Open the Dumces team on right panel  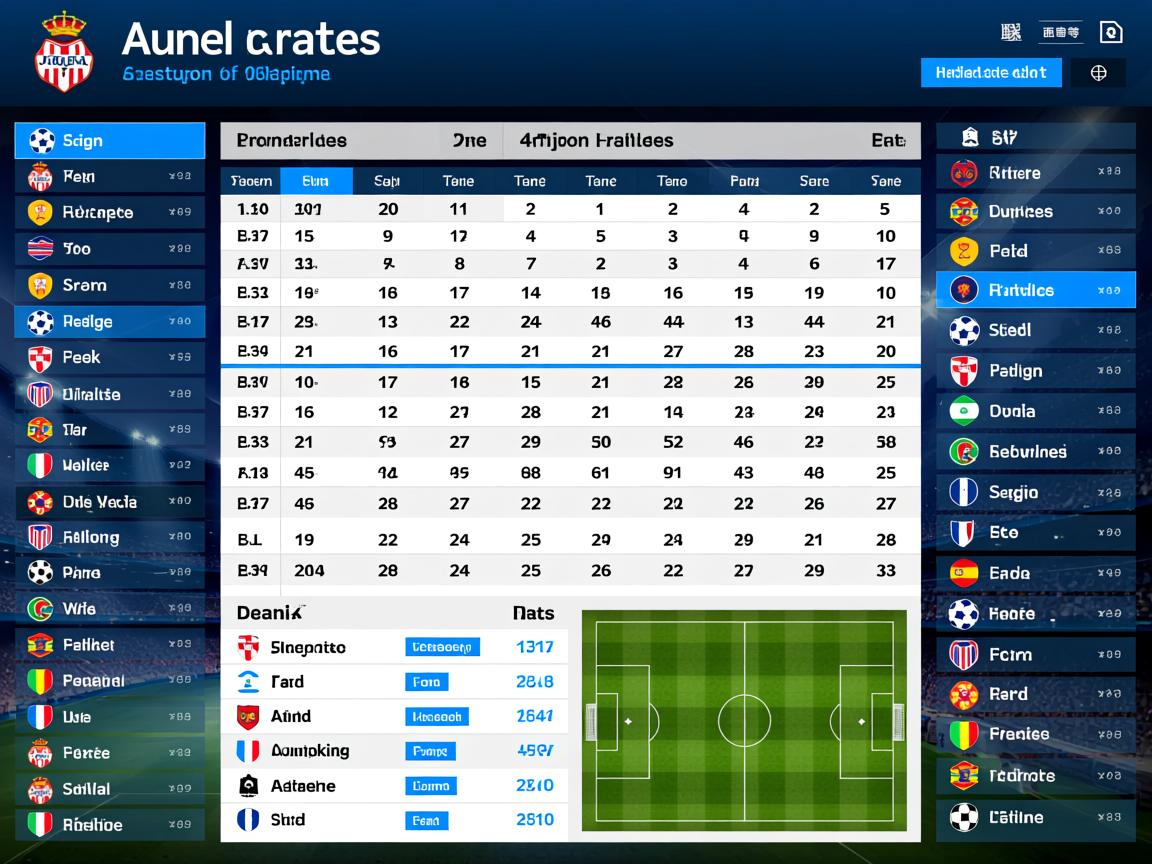pyautogui.click(x=1035, y=212)
